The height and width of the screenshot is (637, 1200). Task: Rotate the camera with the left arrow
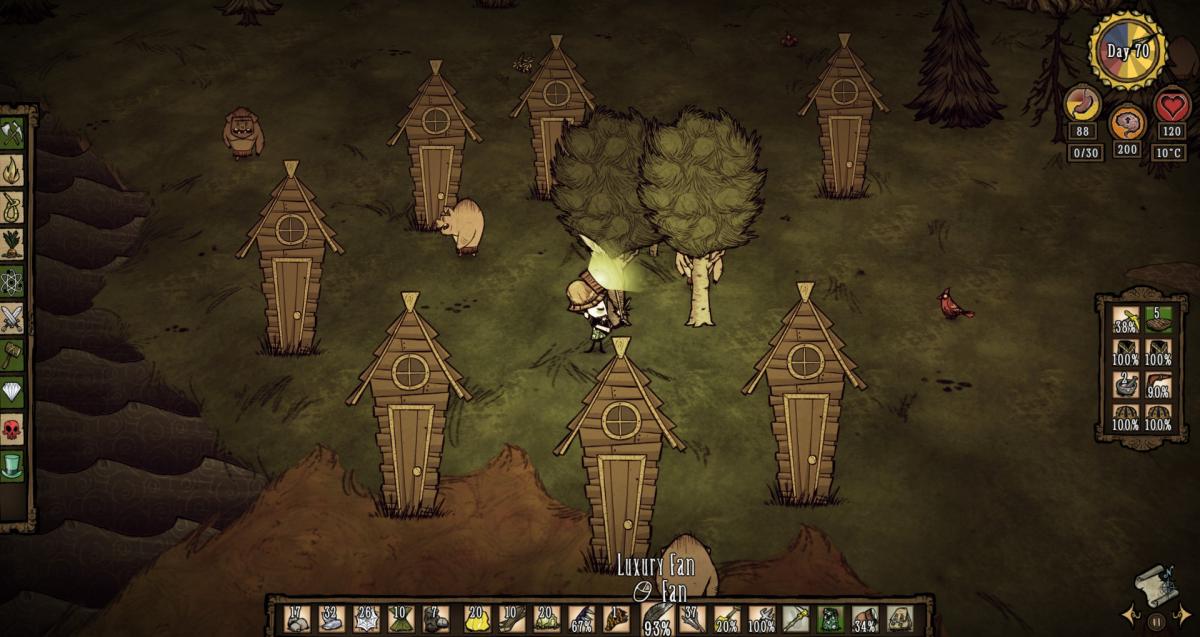pos(1133,607)
